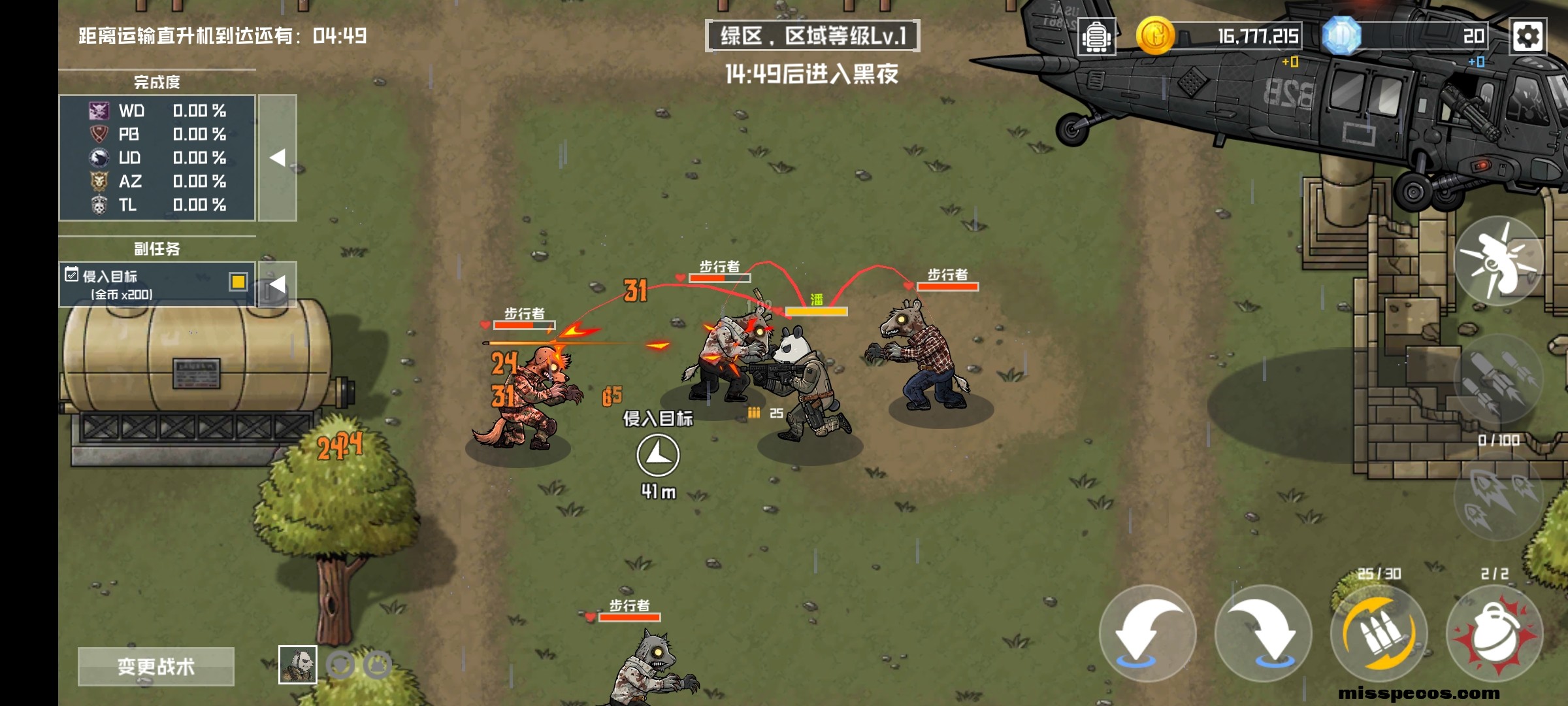
Task: Use the left curved arrow dodge button
Action: coord(1148,633)
